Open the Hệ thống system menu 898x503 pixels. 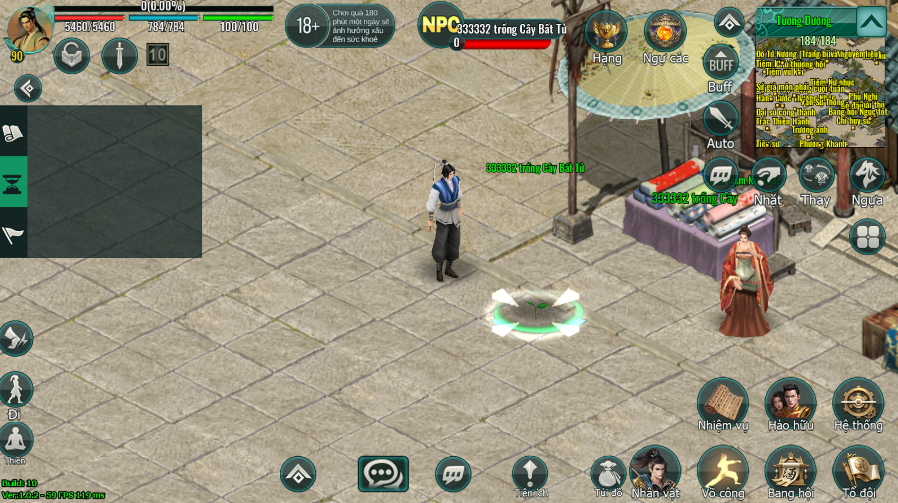(x=858, y=402)
